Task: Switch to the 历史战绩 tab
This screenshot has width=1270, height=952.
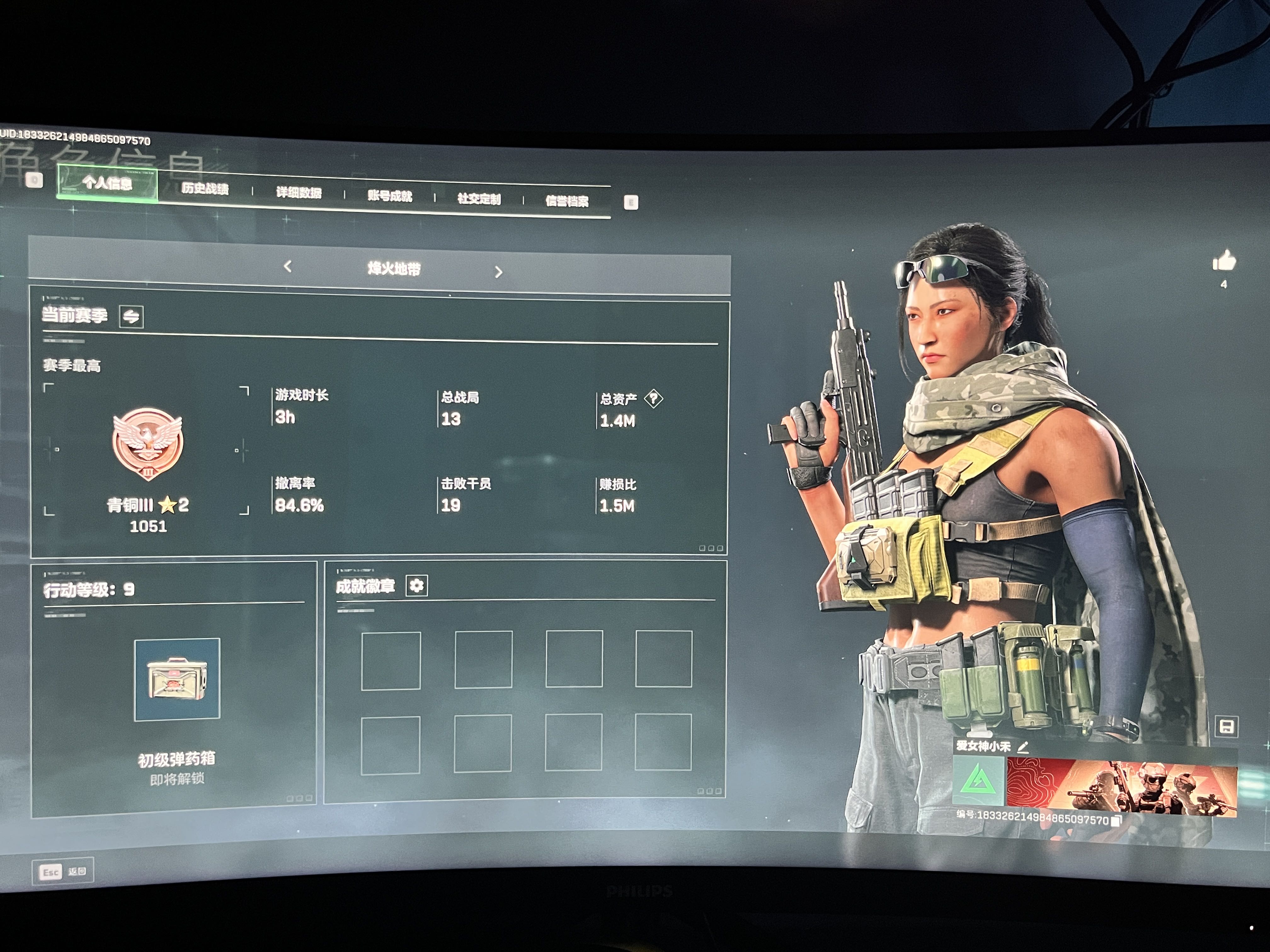Action: click(205, 189)
